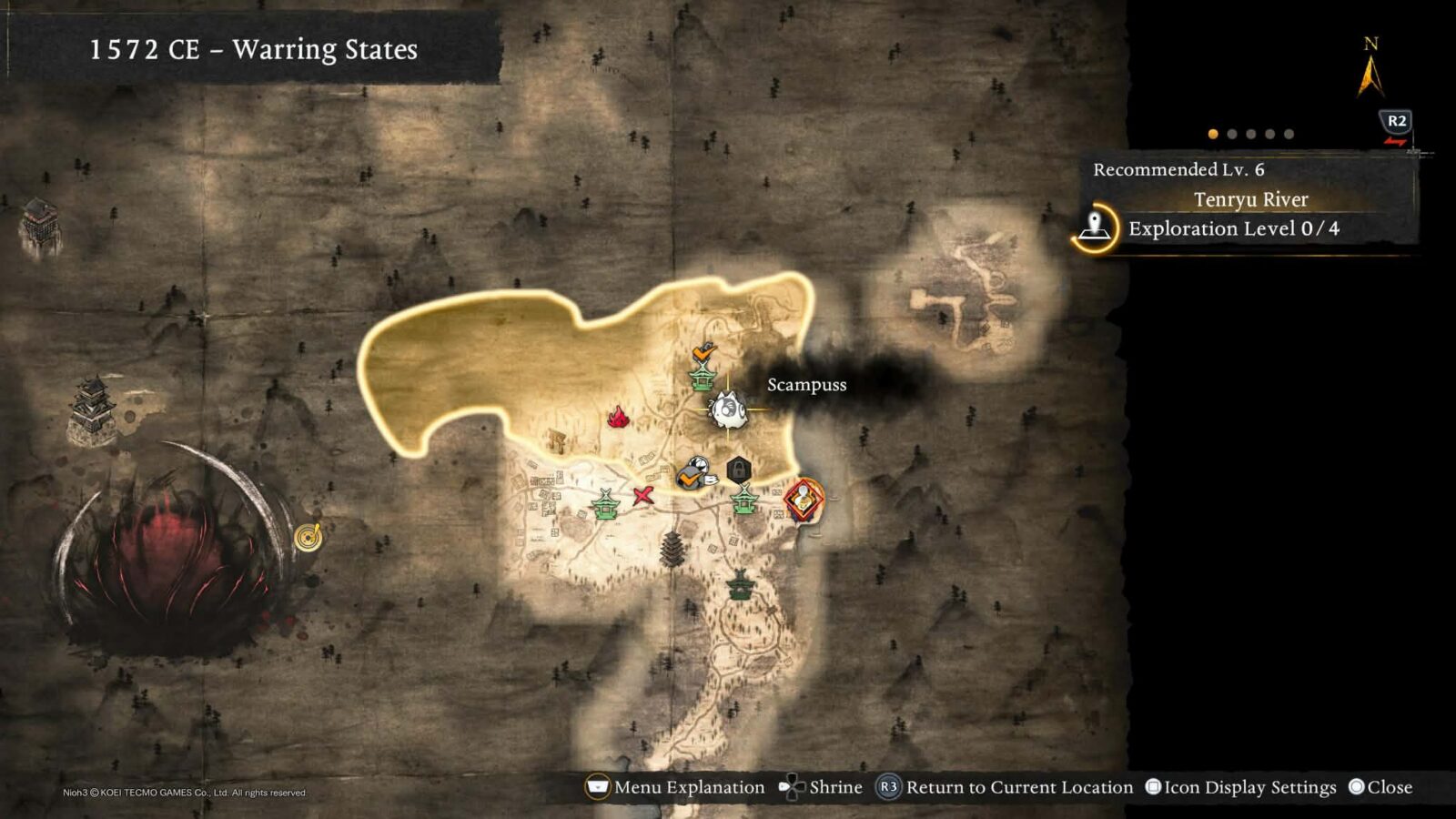This screenshot has width=1456, height=819.
Task: Select the dark green shrine marker
Action: click(741, 585)
